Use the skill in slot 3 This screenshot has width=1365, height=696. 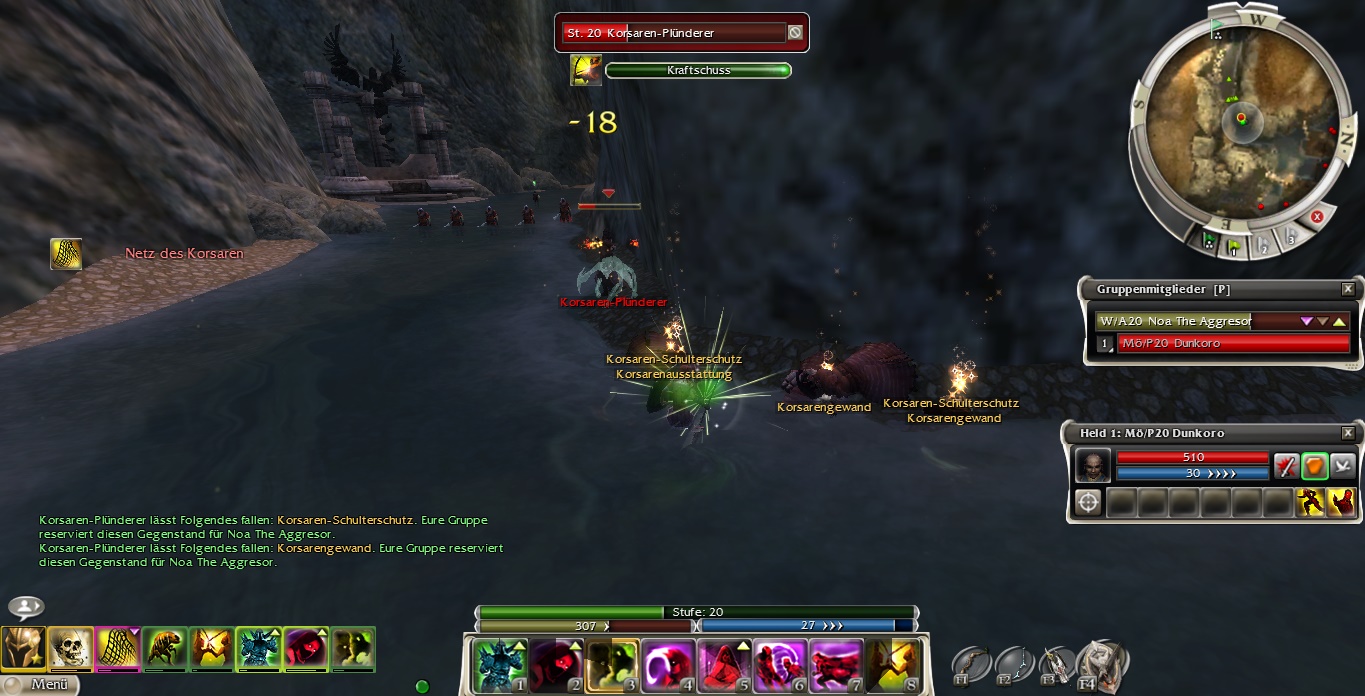tap(609, 665)
